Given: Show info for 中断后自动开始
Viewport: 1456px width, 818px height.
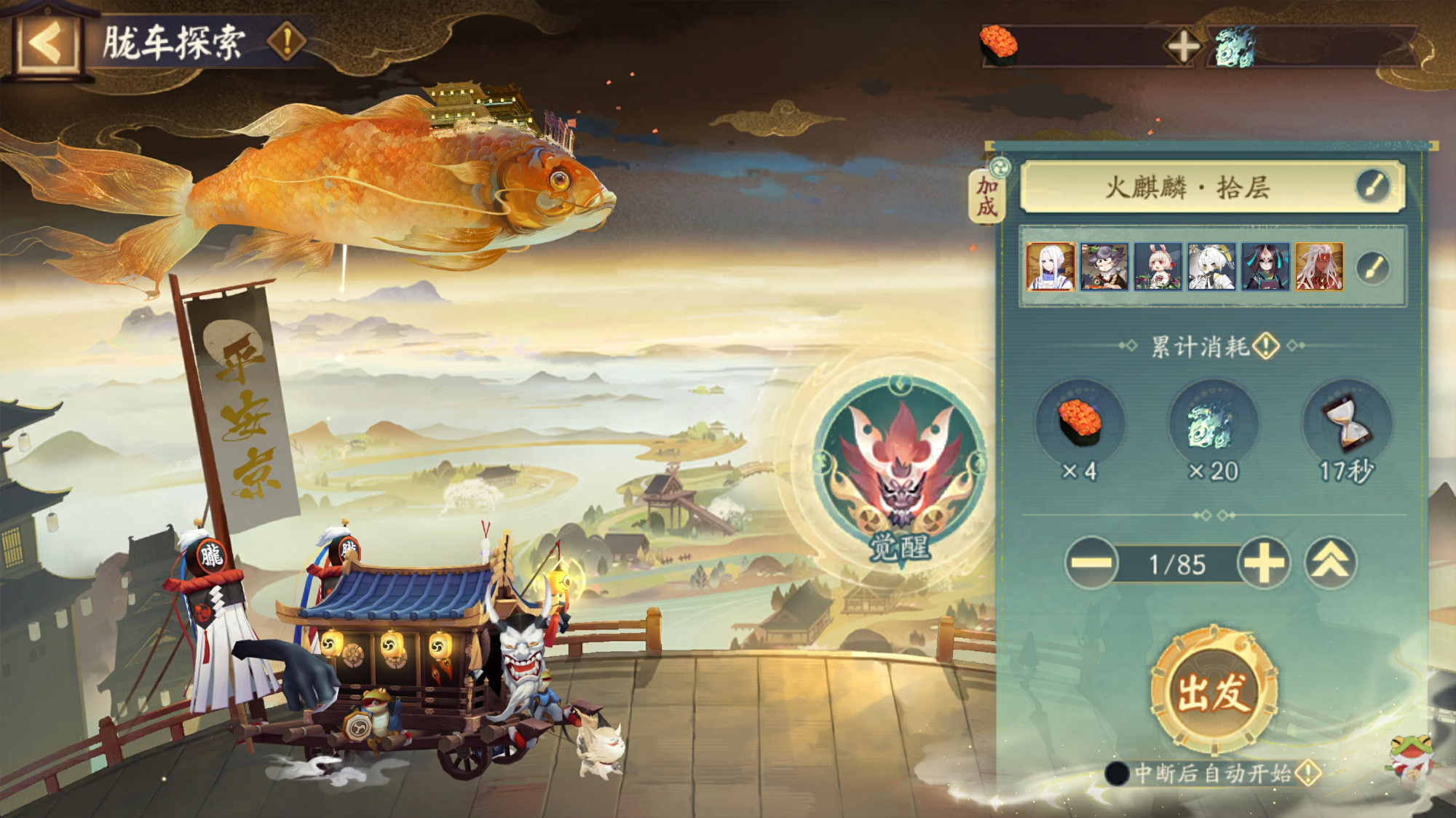Looking at the screenshot, I should (1307, 773).
